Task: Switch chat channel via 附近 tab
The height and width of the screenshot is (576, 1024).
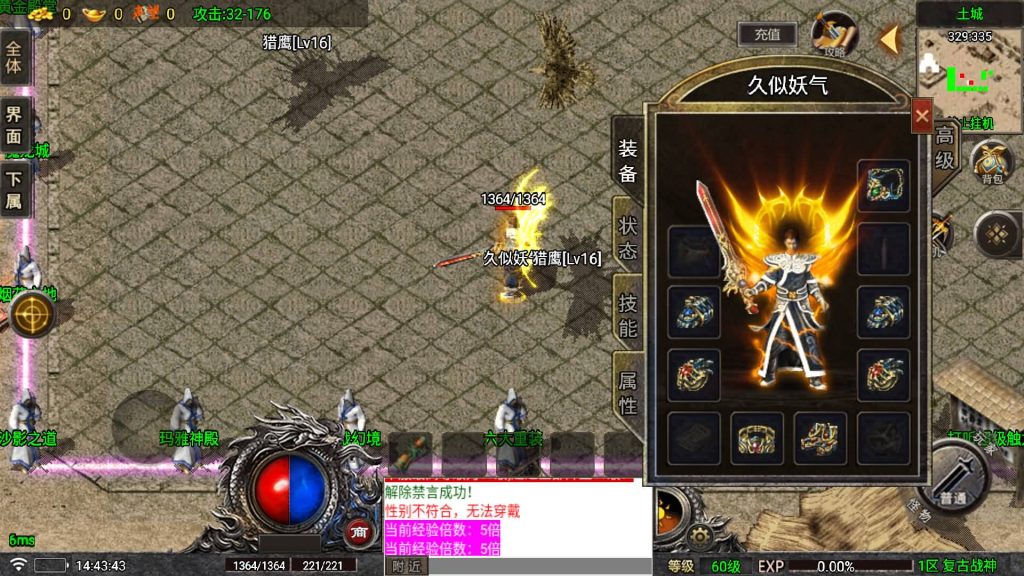Action: pyautogui.click(x=406, y=566)
